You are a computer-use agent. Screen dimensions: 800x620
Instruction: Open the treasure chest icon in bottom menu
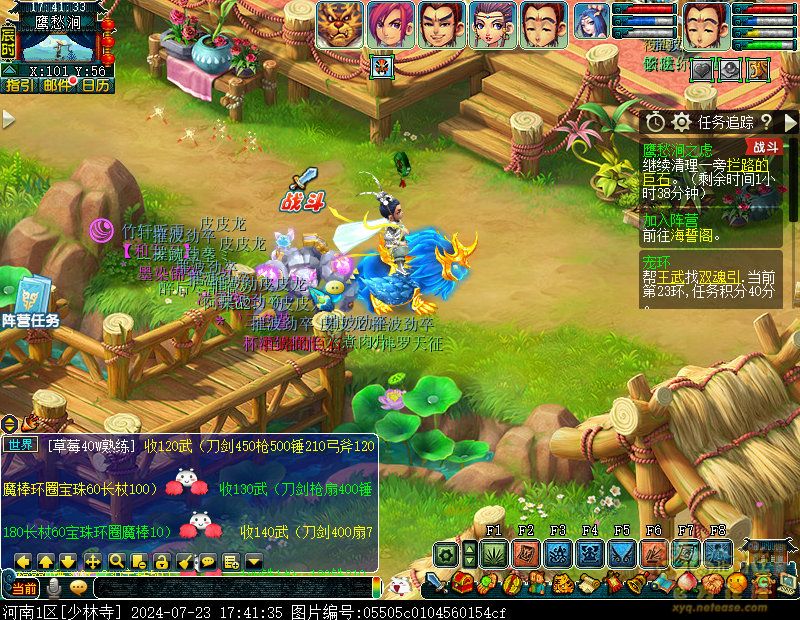point(462,582)
